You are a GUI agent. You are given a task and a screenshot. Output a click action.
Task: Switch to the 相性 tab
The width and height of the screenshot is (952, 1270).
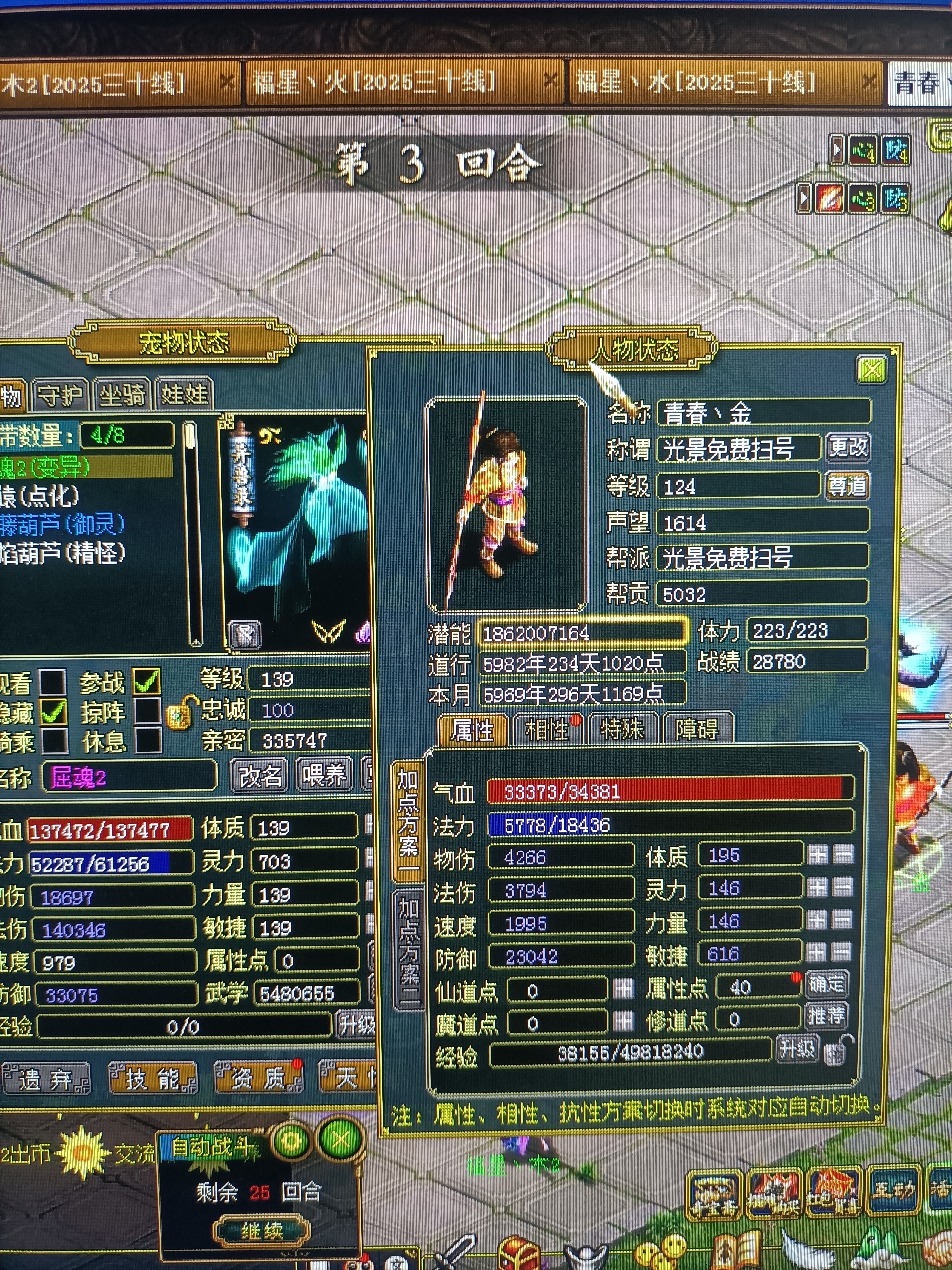(x=547, y=730)
